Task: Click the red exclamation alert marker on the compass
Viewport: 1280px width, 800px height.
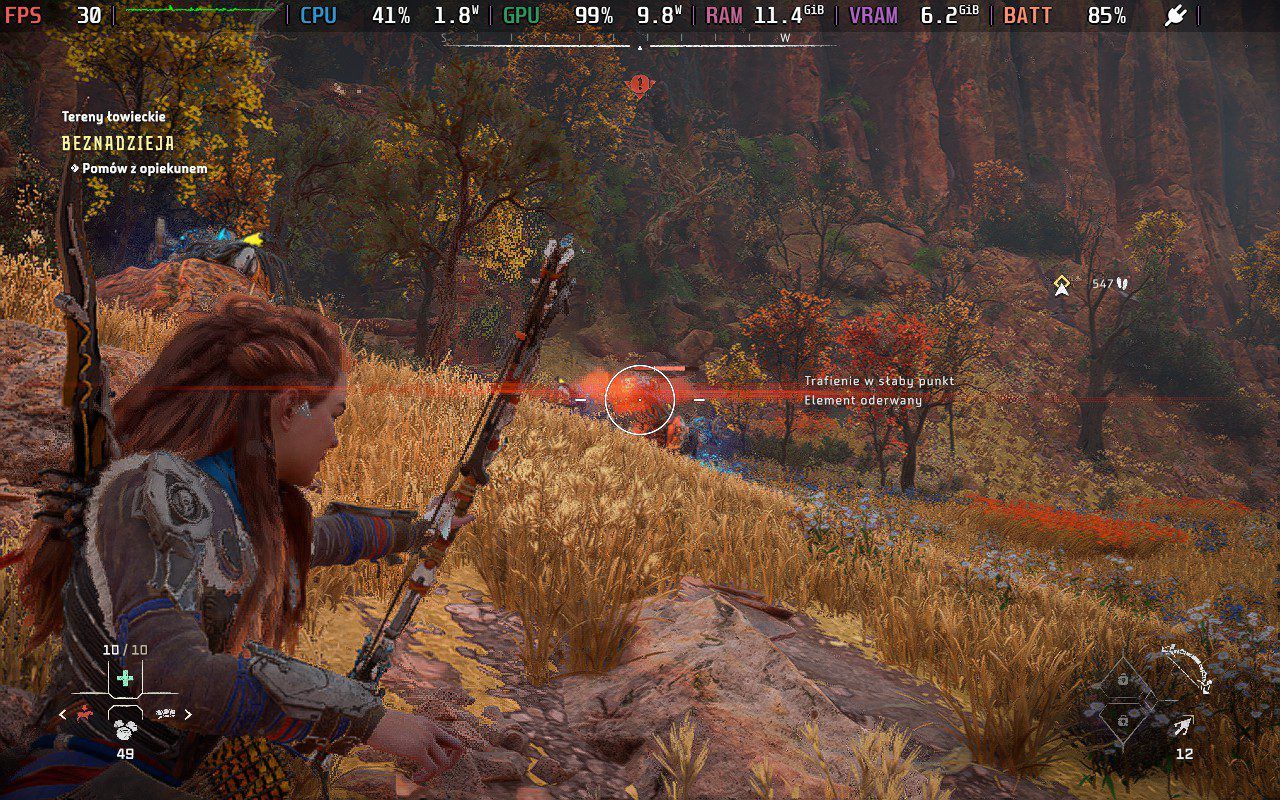Action: [x=640, y=85]
